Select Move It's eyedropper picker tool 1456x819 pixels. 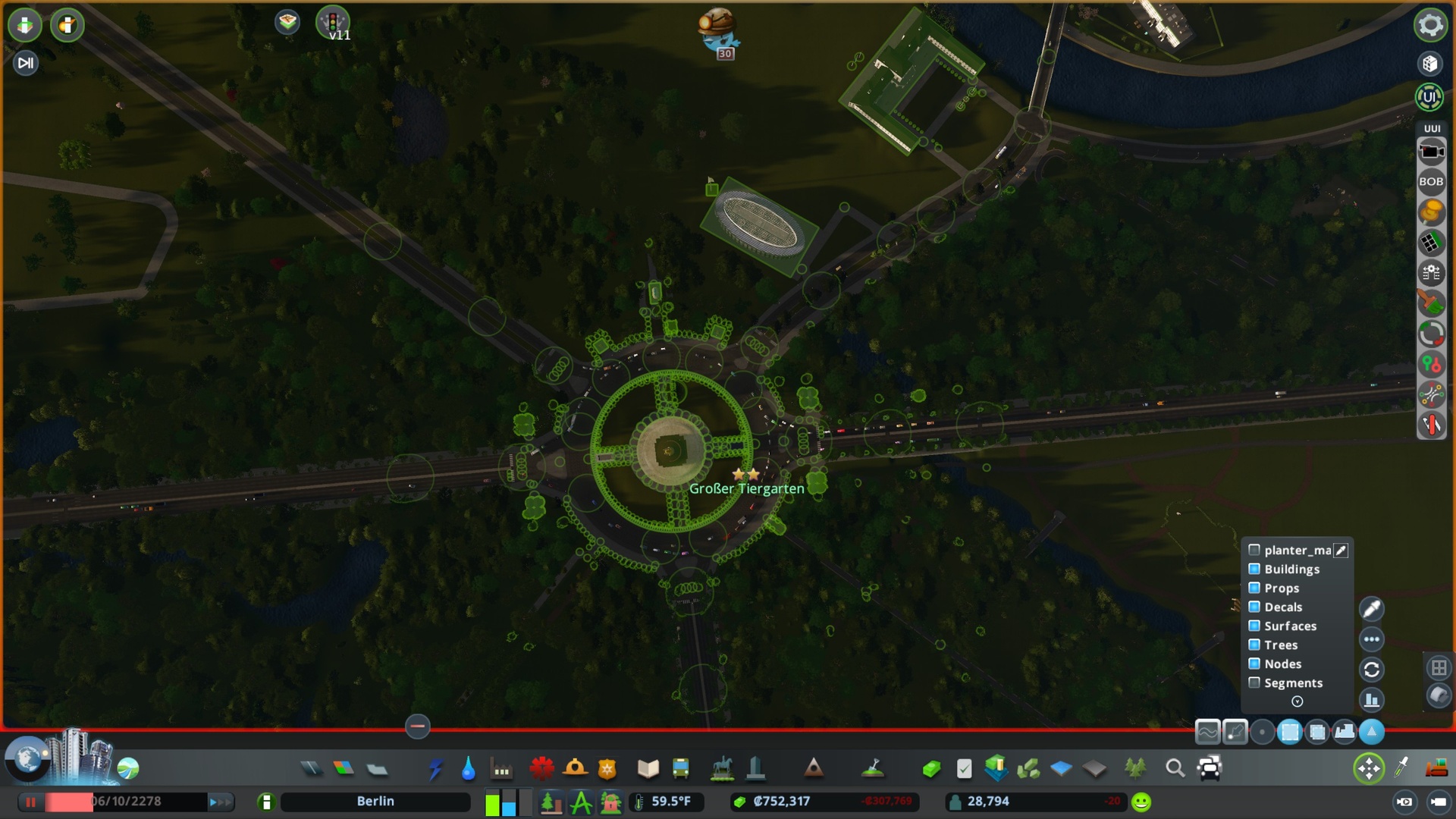click(x=1372, y=608)
